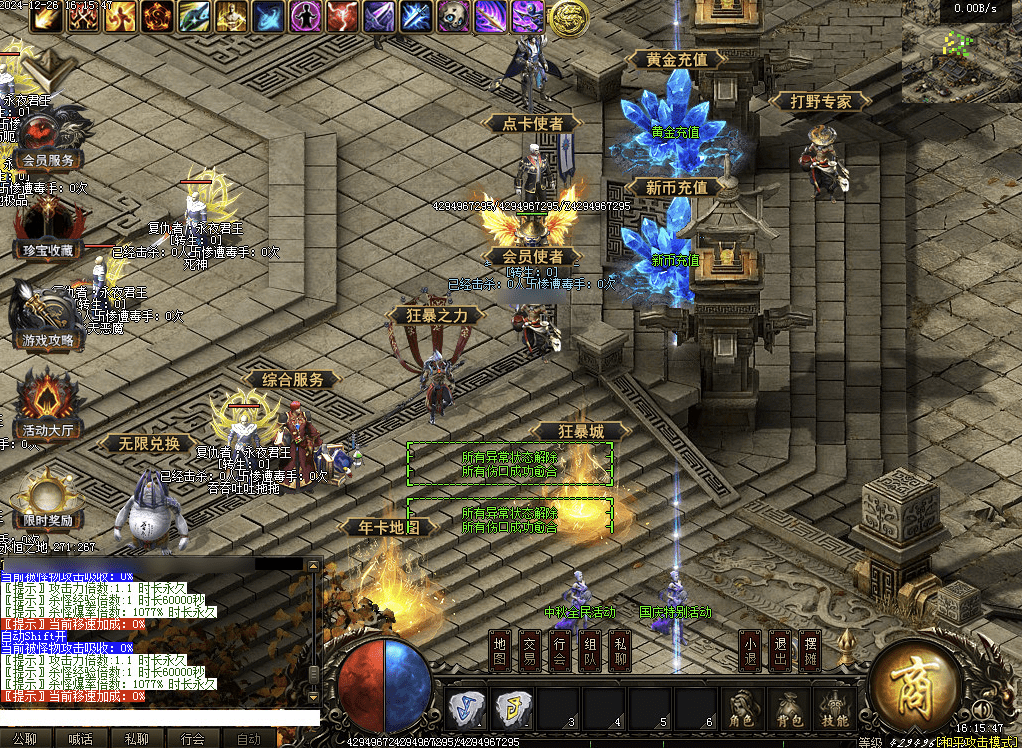Screen dimensions: 1024x748
Task: Open the 摆摊 stall button
Action: point(811,652)
